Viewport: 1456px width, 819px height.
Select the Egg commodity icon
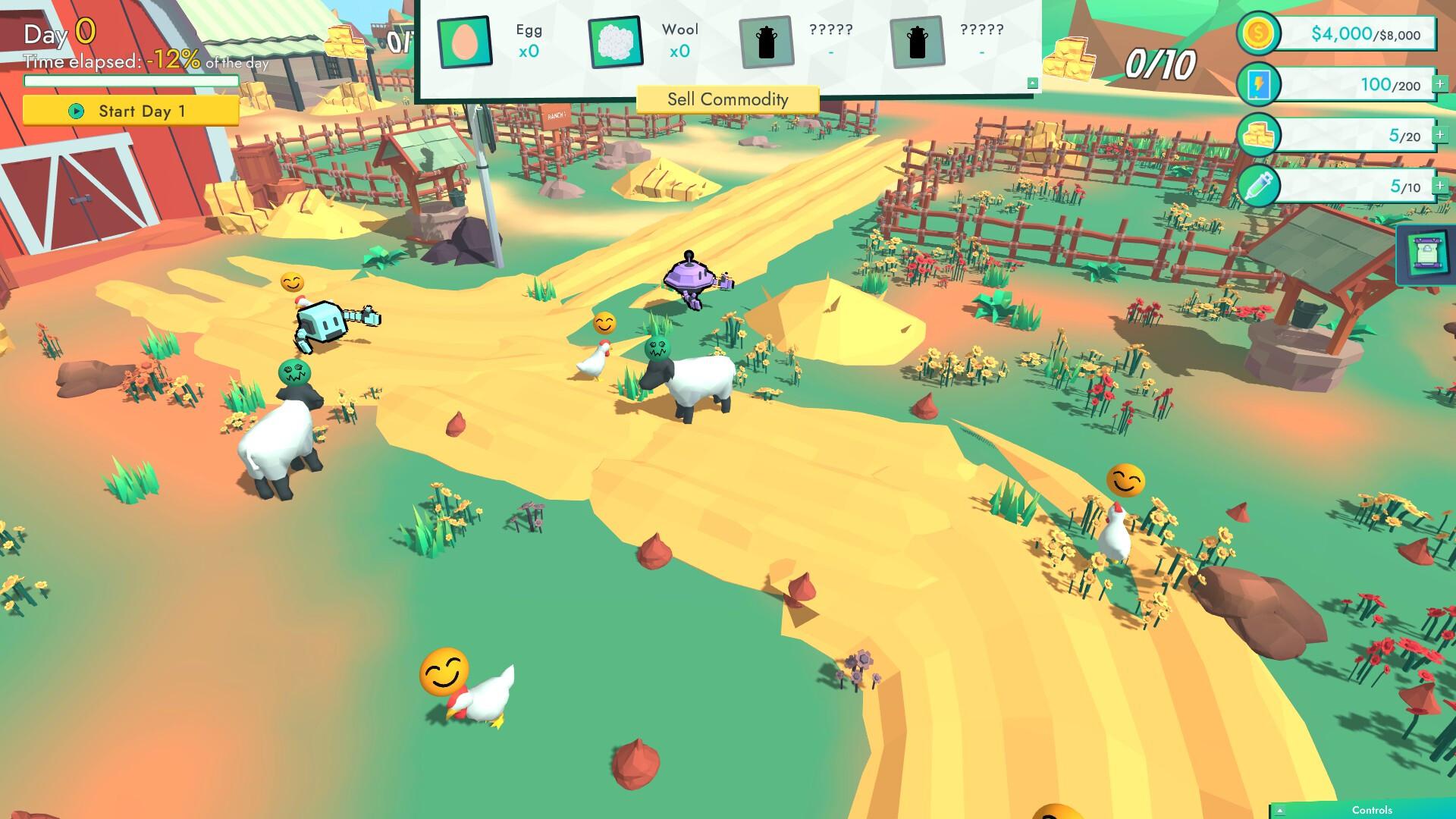(x=463, y=42)
